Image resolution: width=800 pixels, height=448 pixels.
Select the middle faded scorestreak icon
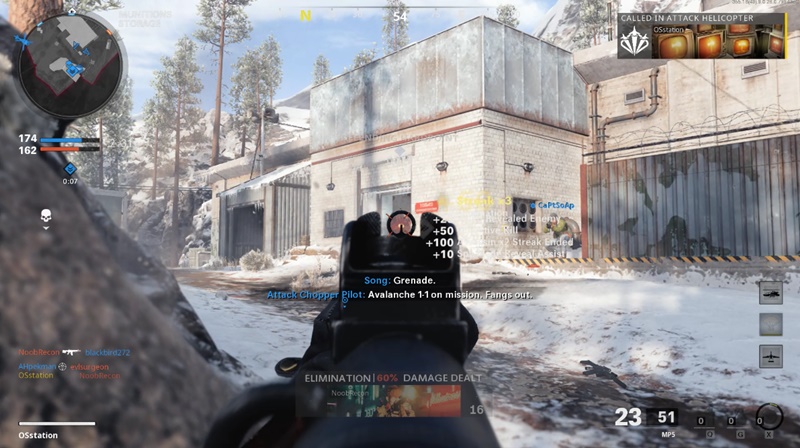click(770, 324)
